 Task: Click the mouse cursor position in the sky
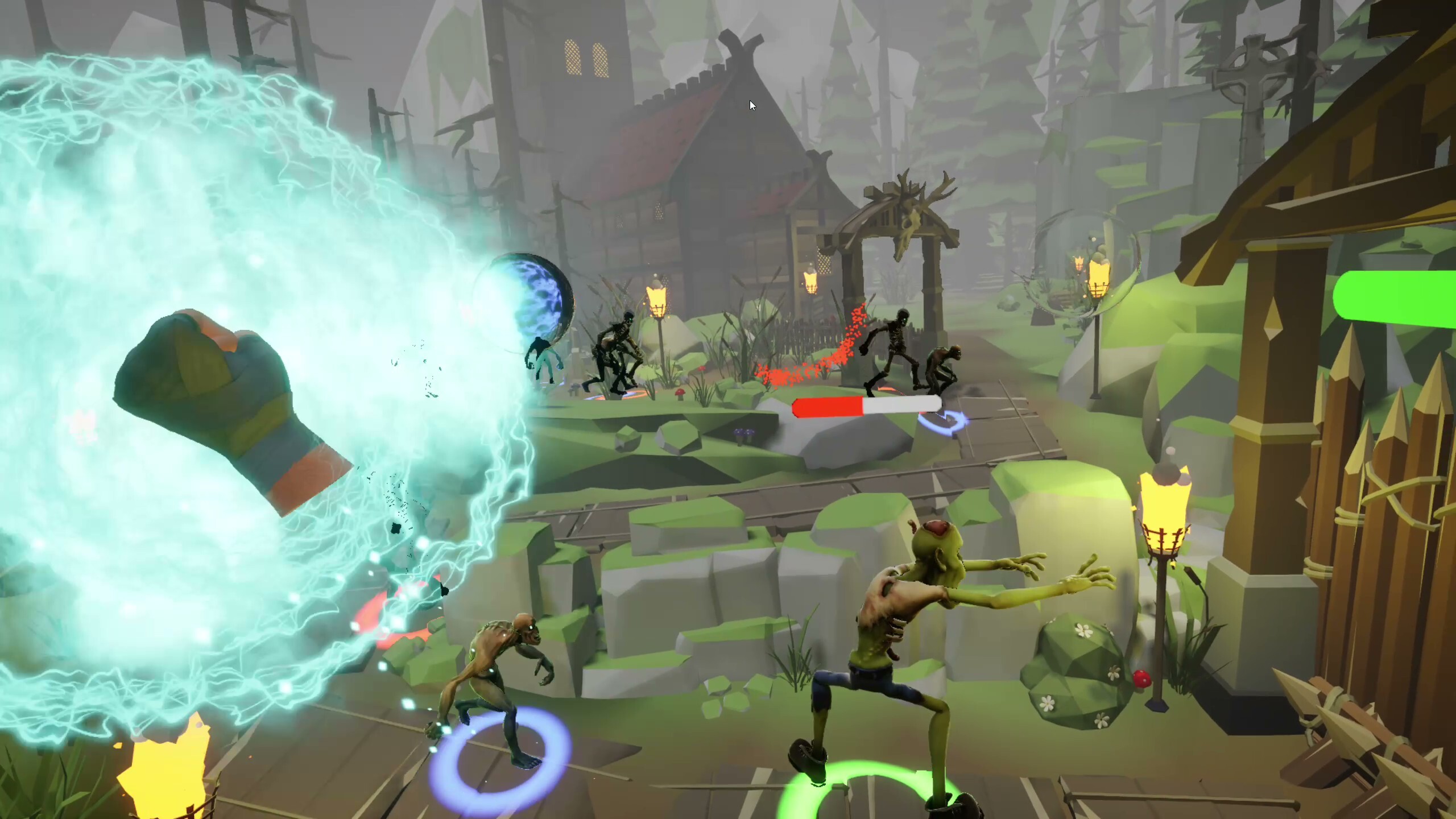(752, 105)
